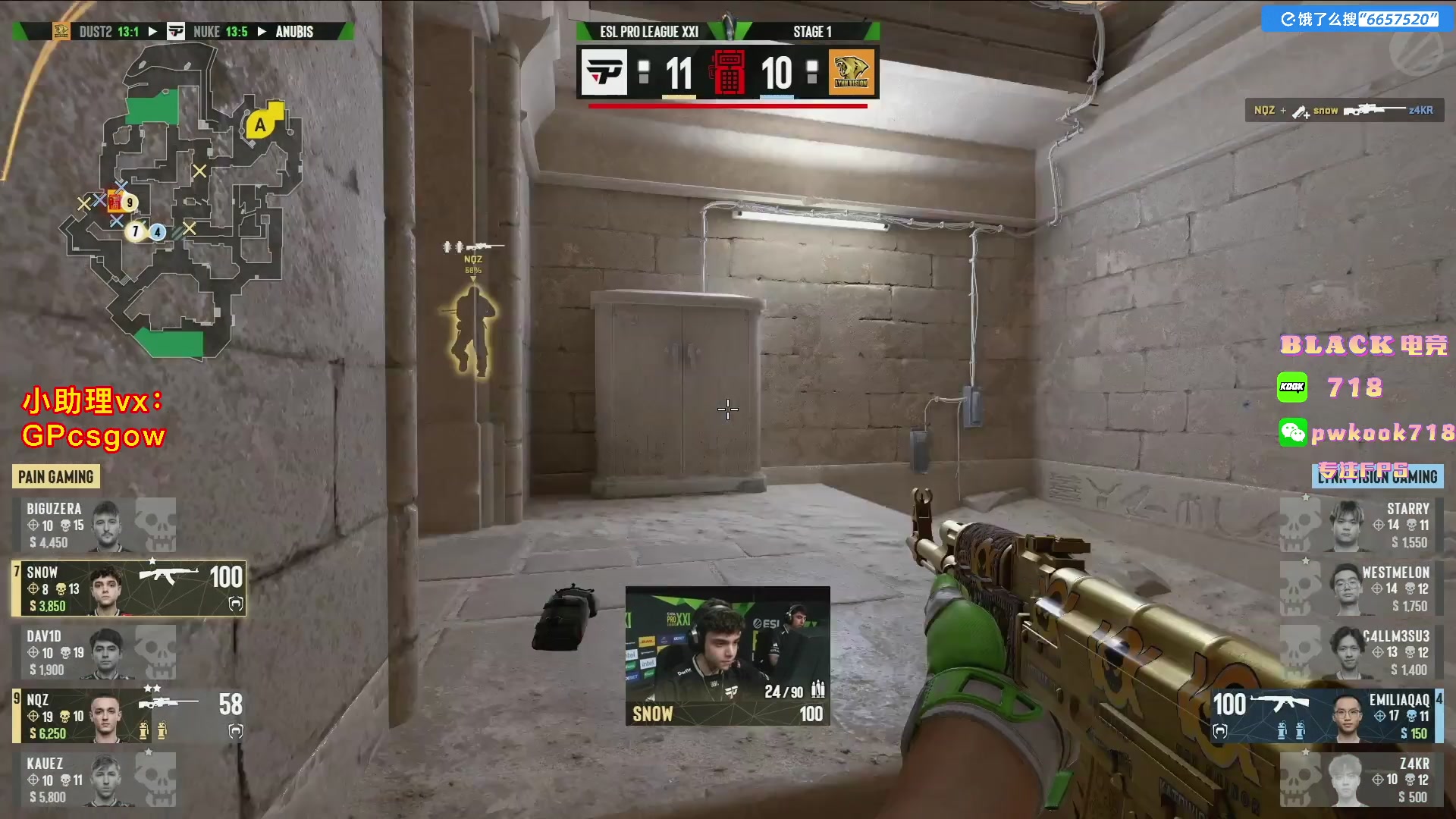This screenshot has height=819, width=1456.
Task: Choose BIGUZERA in the Pain Gaming list
Action: click(x=95, y=525)
